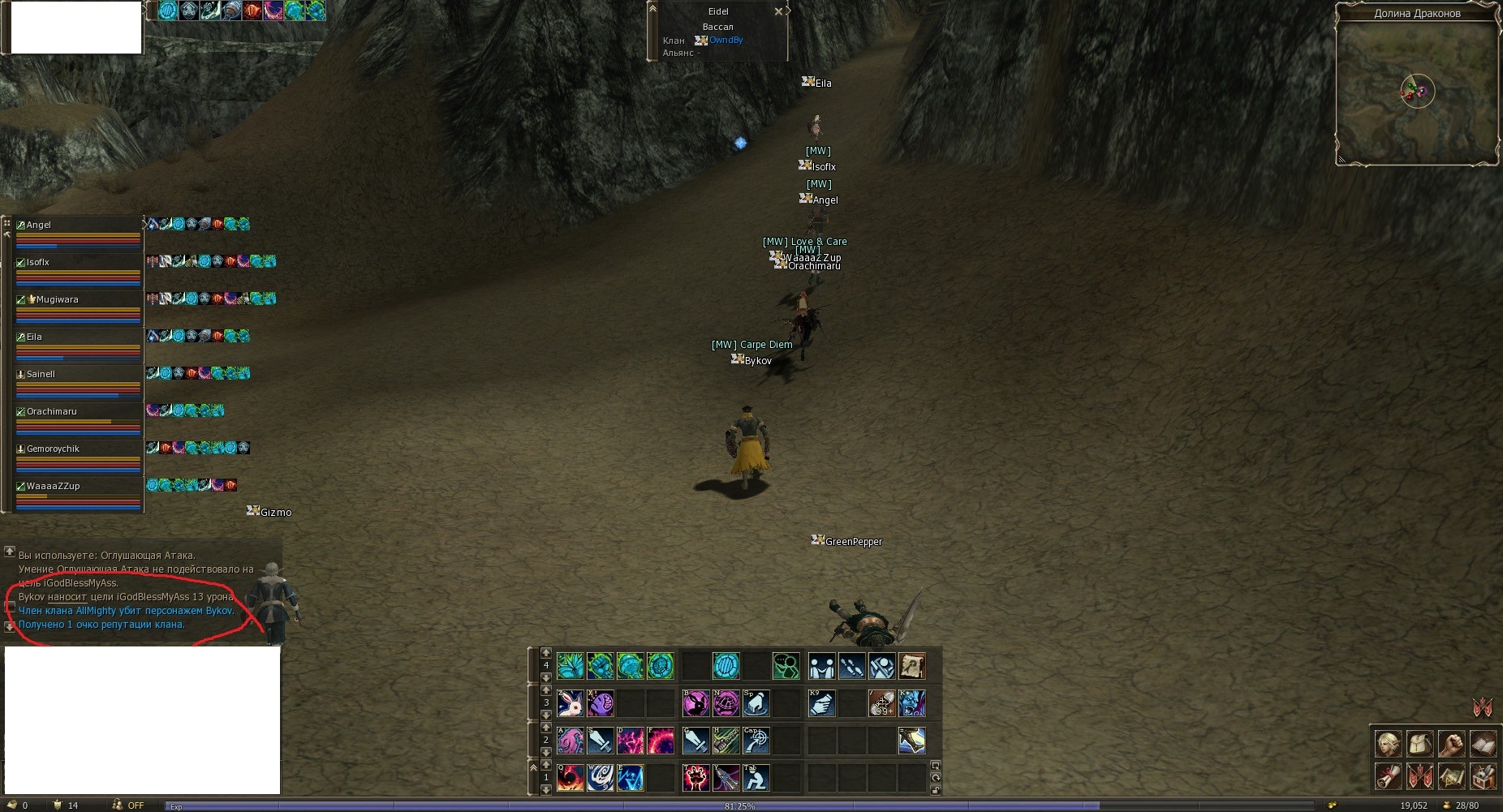Viewport: 1503px width, 812px height.
Task: Close the Eidel target window
Action: tap(778, 11)
